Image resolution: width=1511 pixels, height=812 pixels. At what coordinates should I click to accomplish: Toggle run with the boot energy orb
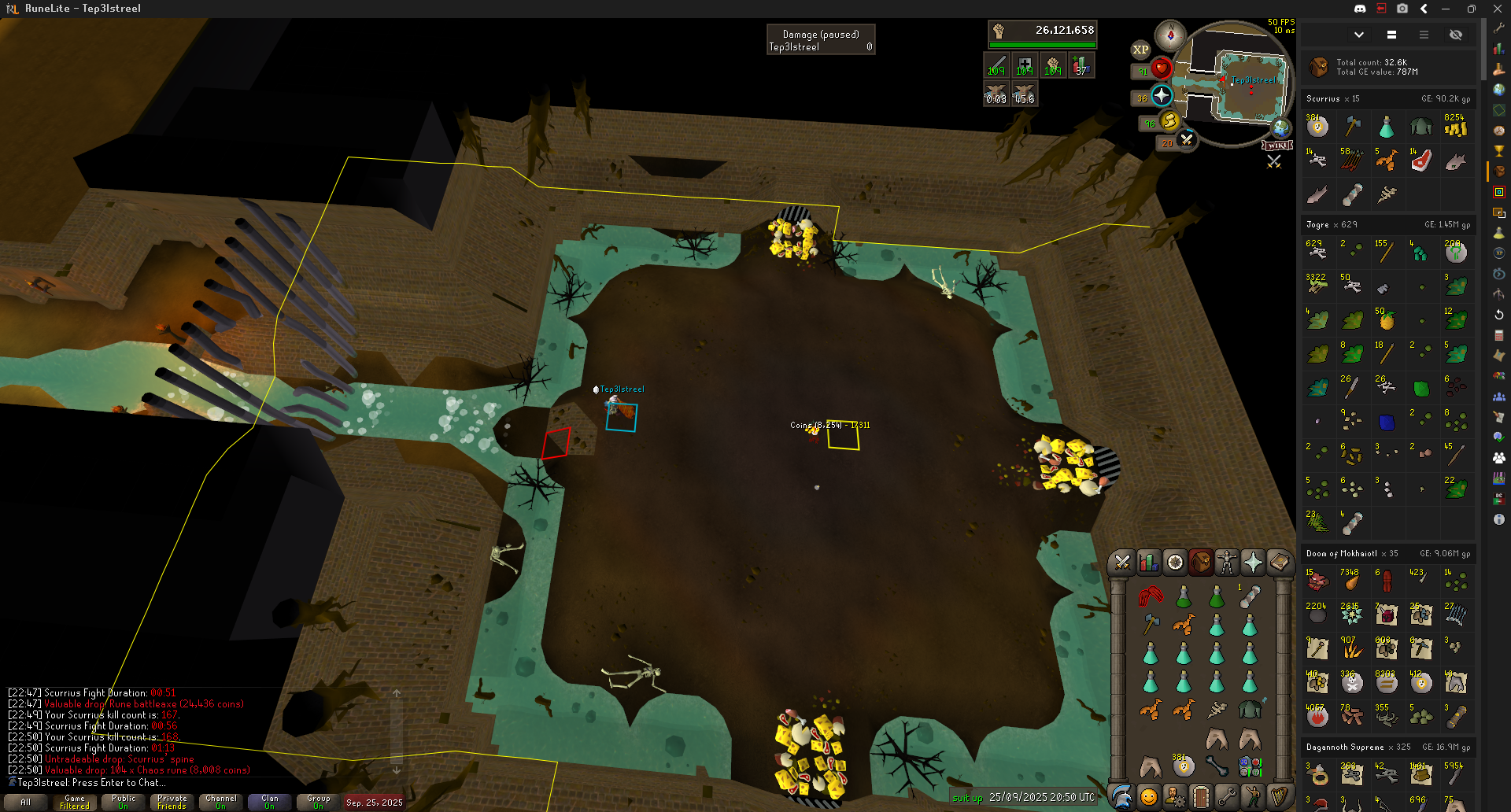(1170, 120)
